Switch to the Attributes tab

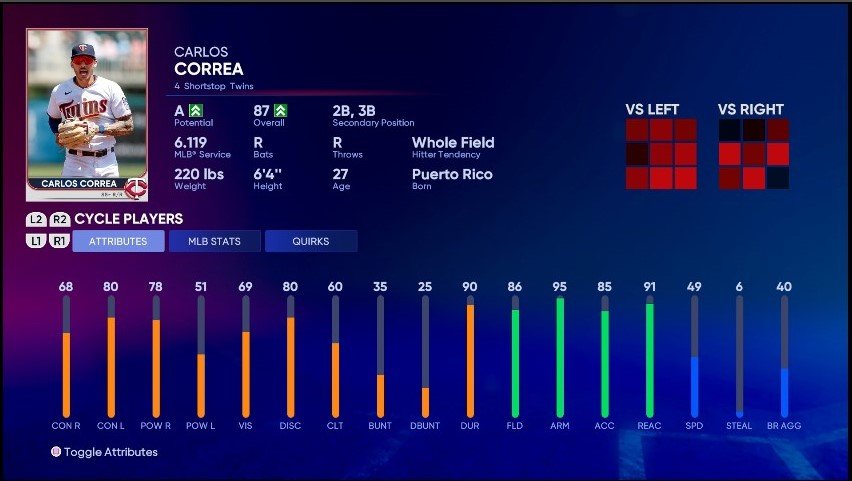118,241
